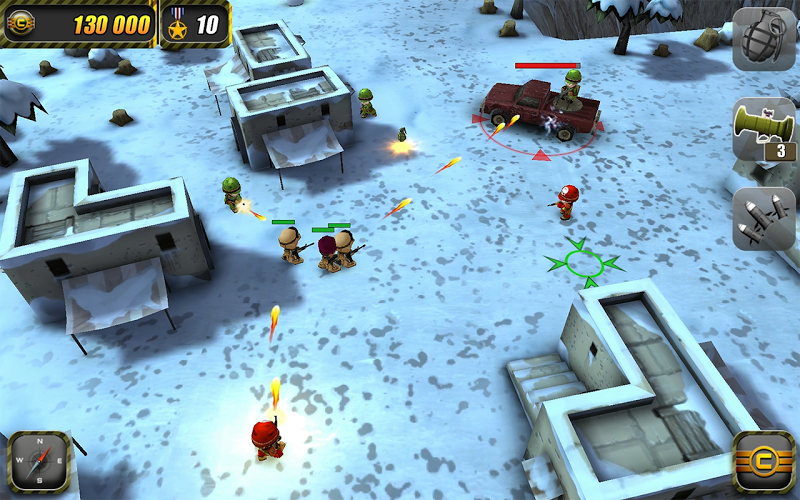The height and width of the screenshot is (500, 800).
Task: Open the command points shop button
Action: point(763,461)
